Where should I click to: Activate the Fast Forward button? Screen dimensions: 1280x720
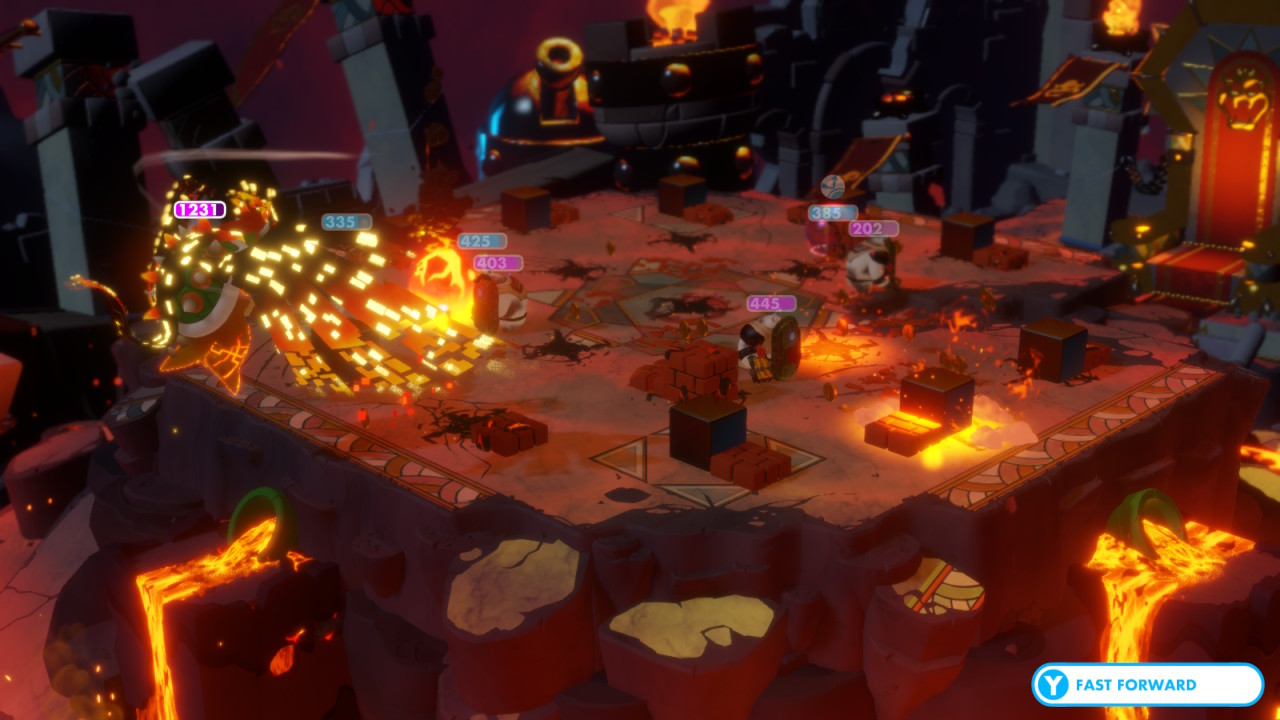click(1147, 685)
